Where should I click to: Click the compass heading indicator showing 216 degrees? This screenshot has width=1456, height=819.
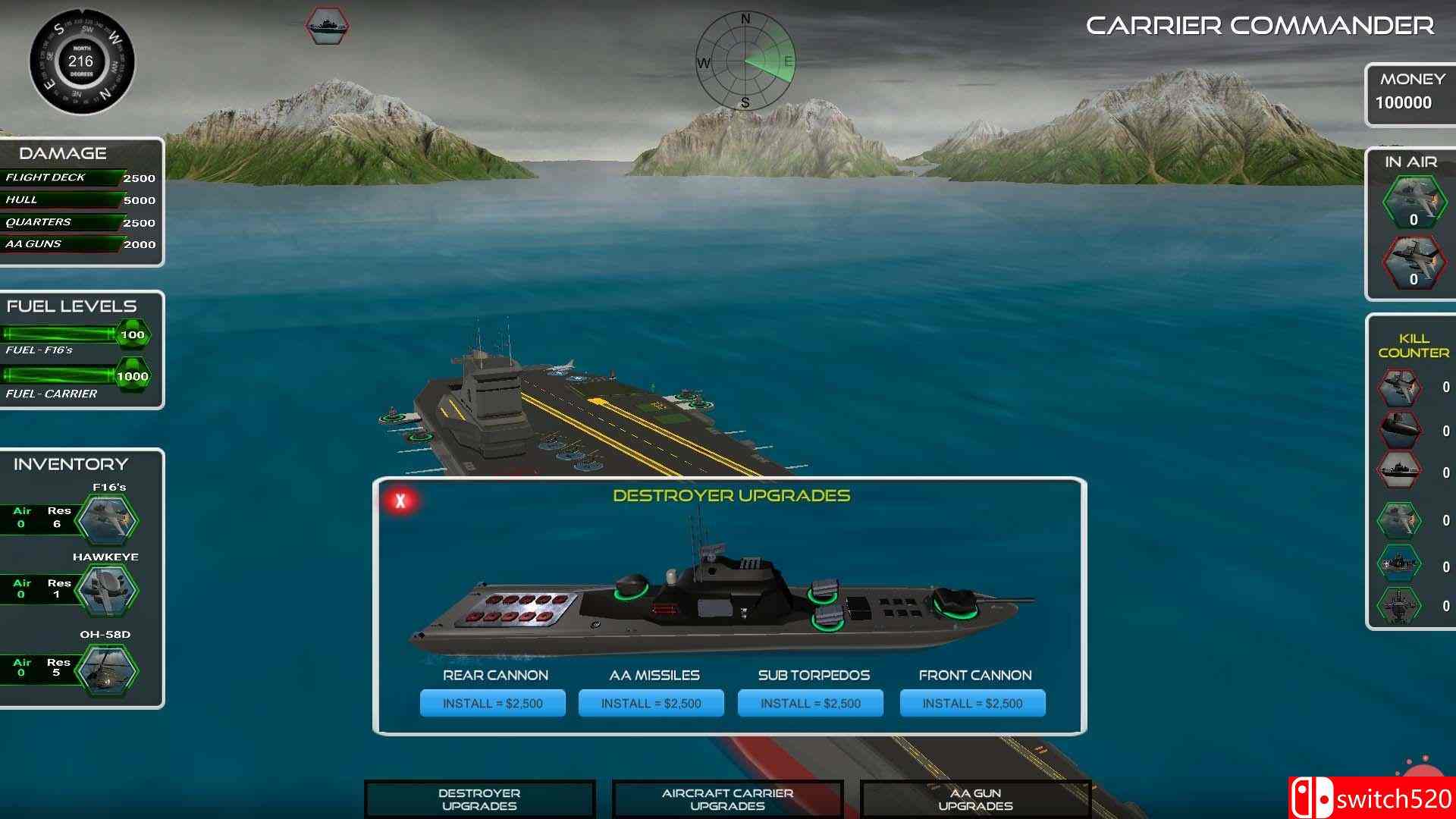[80, 63]
